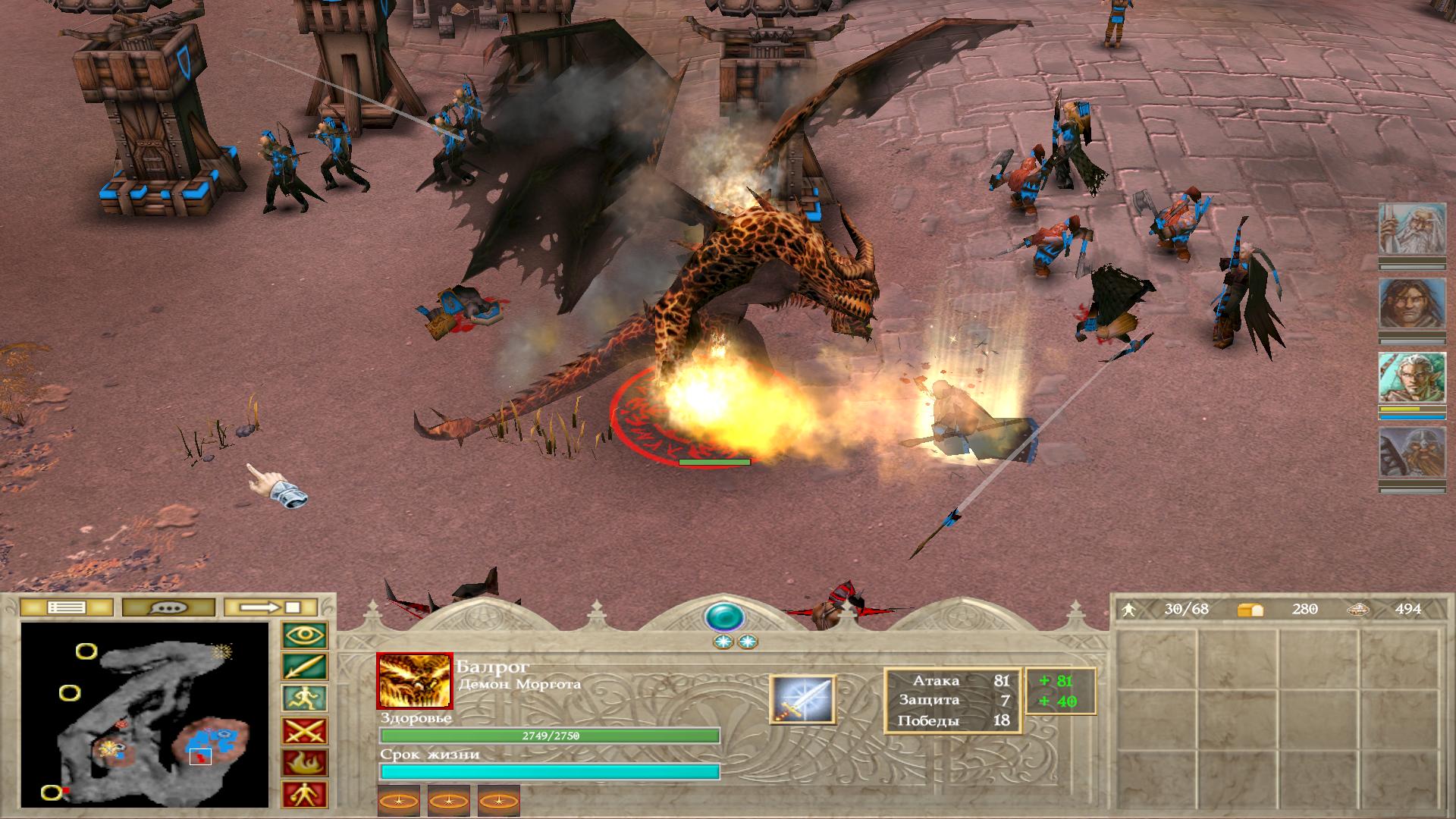Activate the flame command icon
Screen dimensions: 1456x819
305,763
